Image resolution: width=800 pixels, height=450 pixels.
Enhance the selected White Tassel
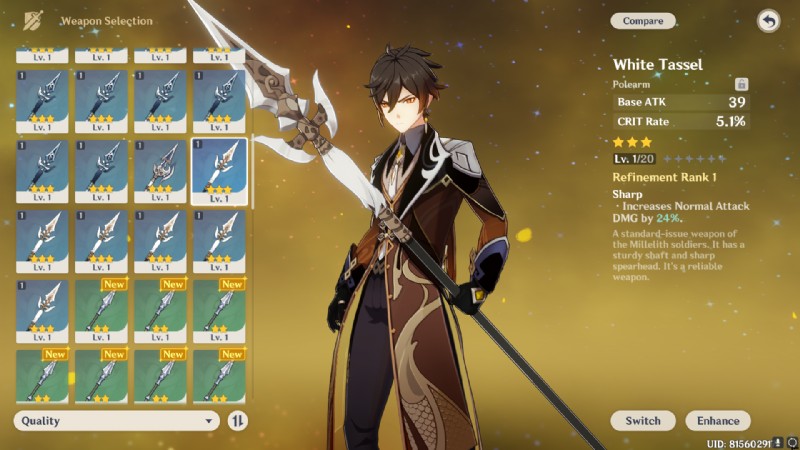(x=718, y=421)
